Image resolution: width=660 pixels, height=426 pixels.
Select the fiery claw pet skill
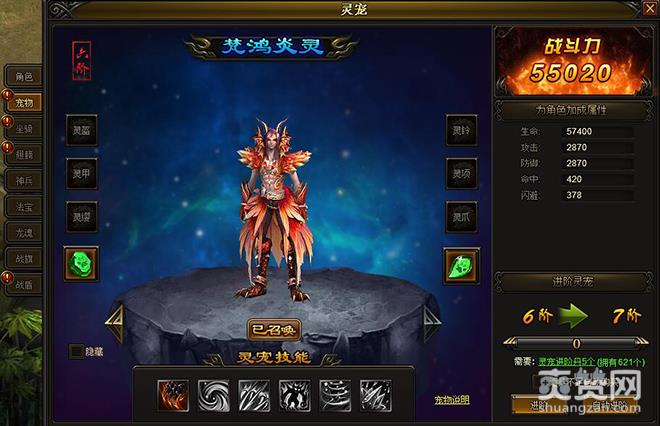pos(172,394)
